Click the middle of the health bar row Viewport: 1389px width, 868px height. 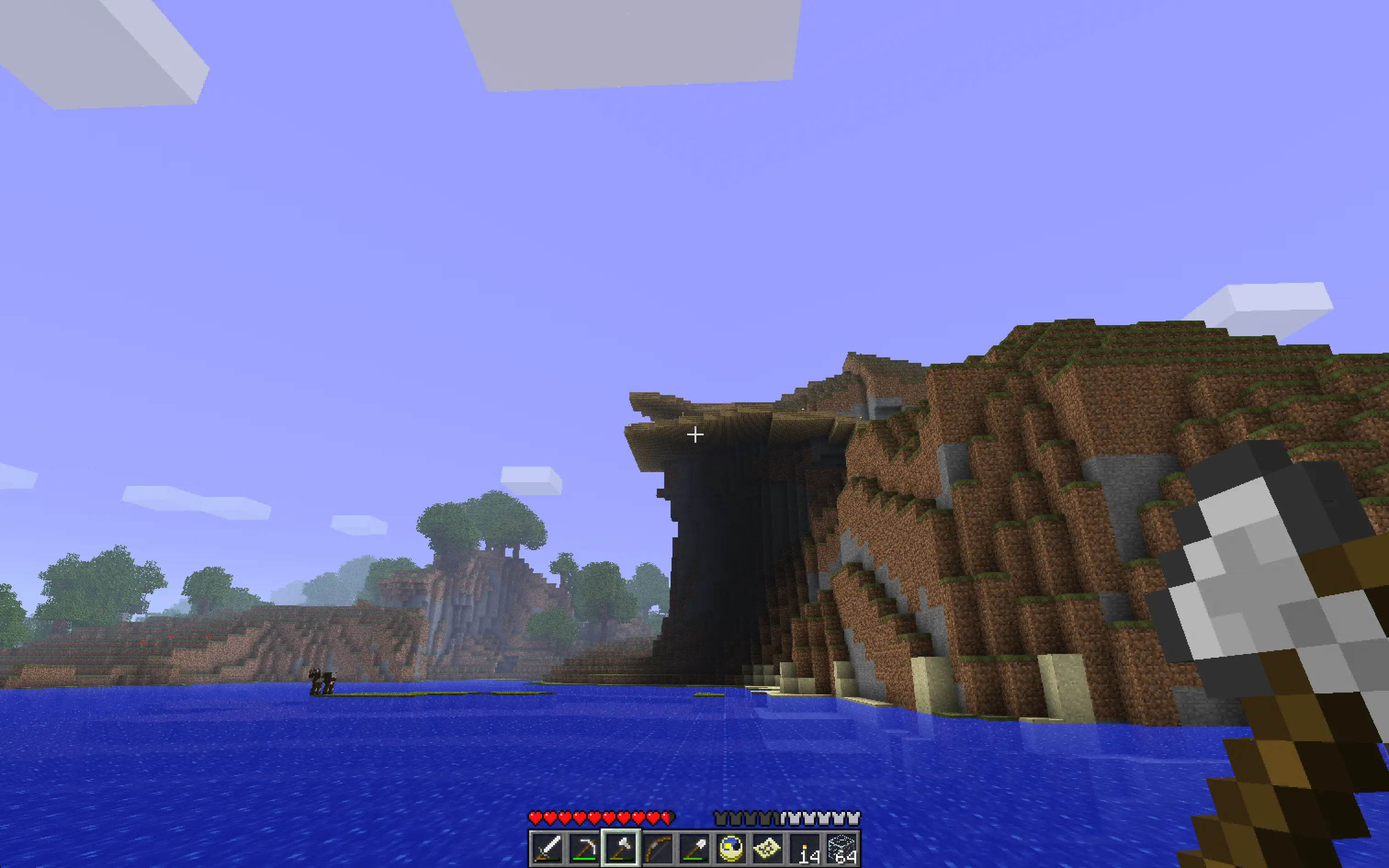coord(603,817)
